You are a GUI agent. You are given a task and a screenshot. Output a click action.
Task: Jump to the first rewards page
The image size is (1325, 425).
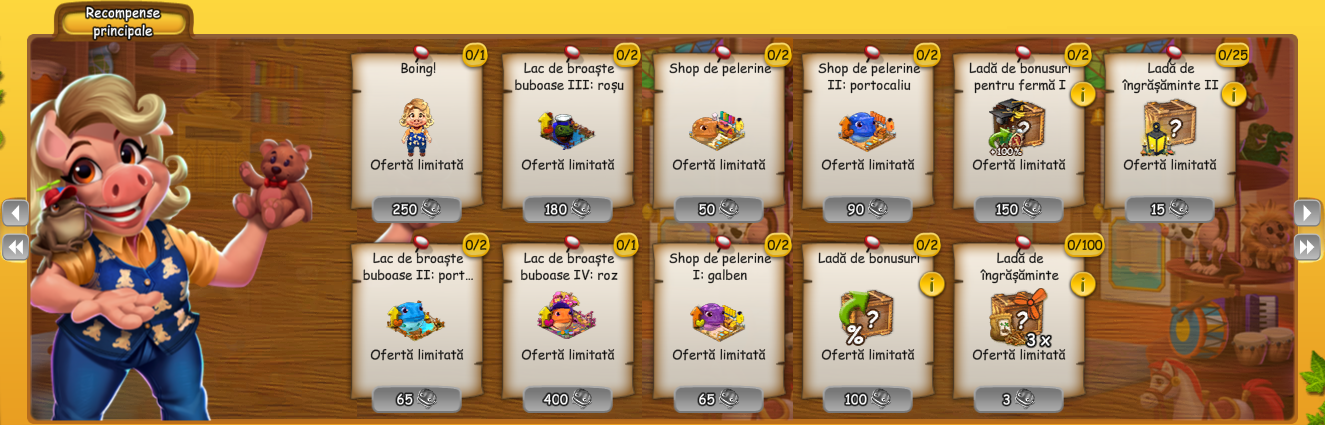pos(16,246)
